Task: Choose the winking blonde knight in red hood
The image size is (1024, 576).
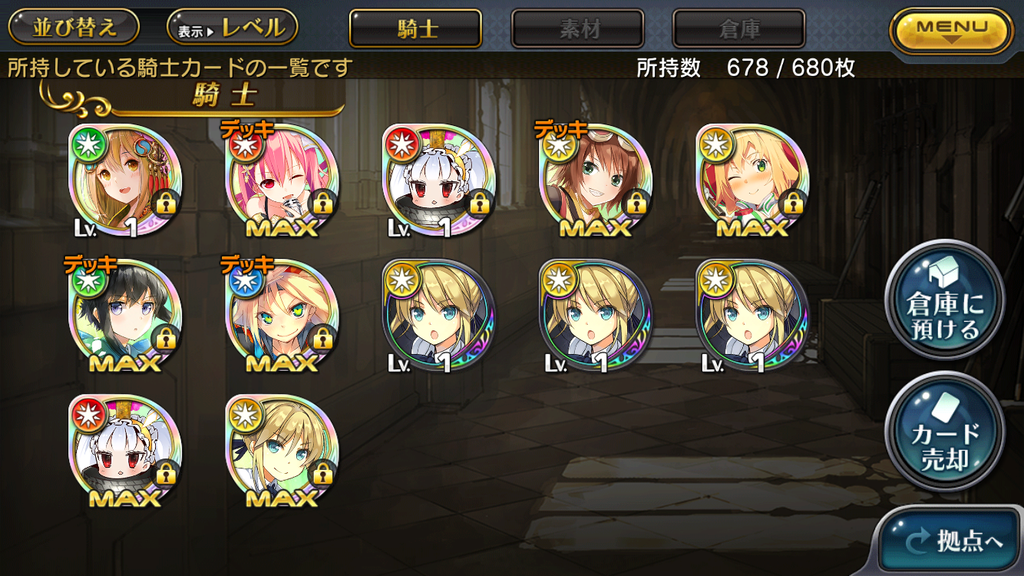Action: click(752, 180)
